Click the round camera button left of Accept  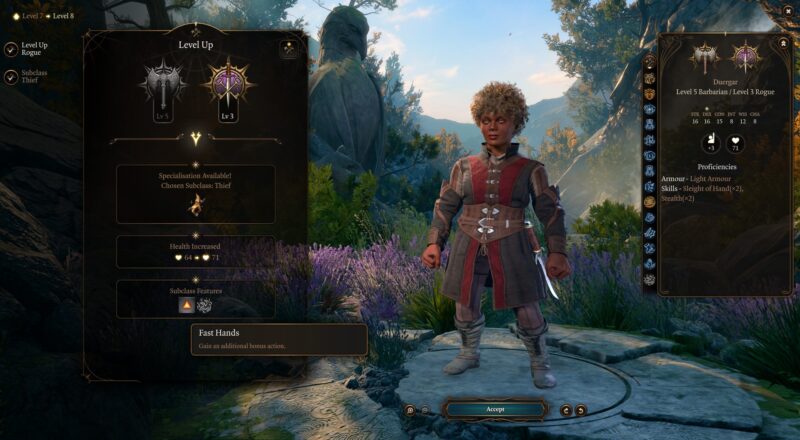click(410, 410)
